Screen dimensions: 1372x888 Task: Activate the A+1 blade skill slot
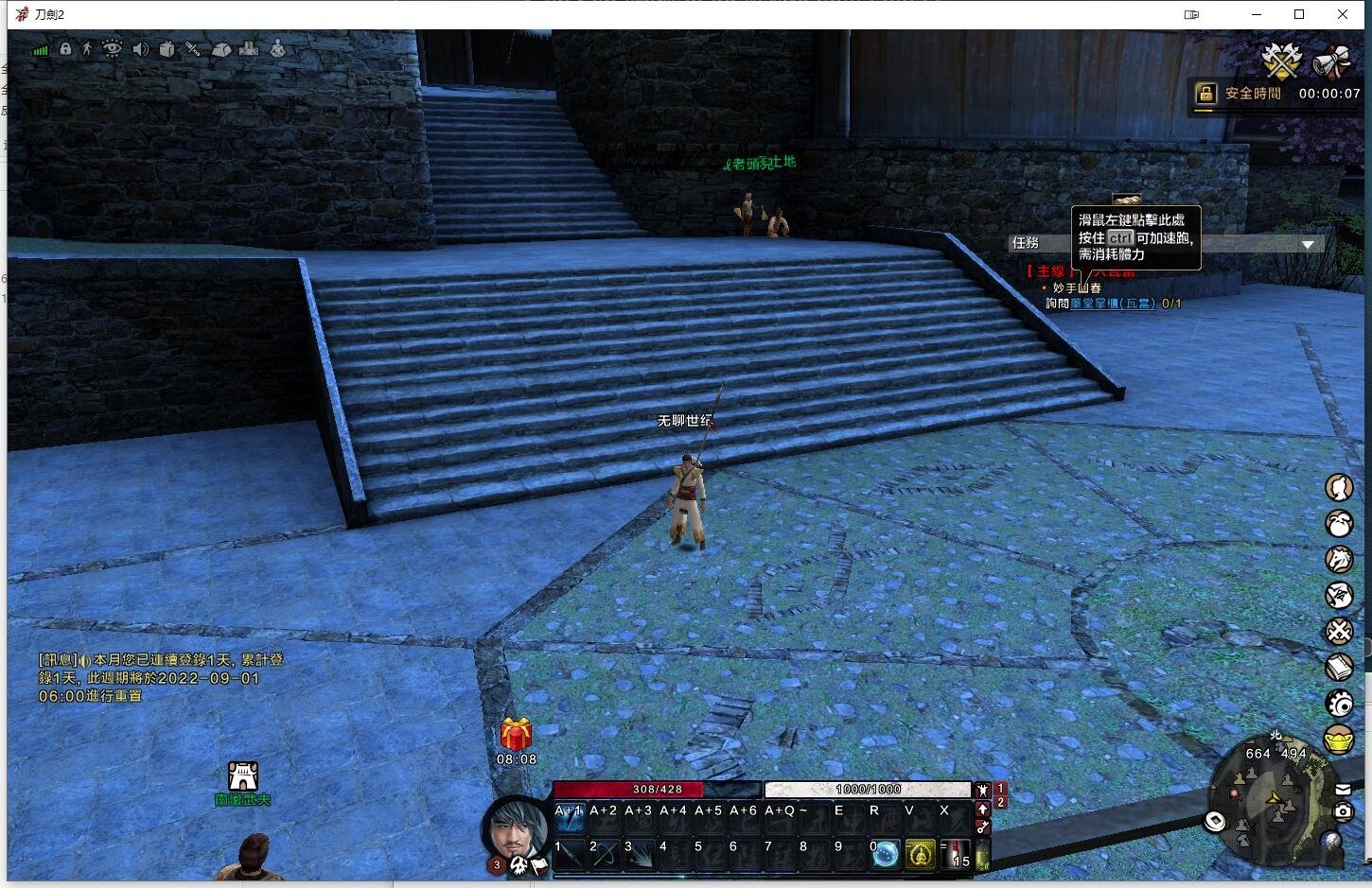pos(569,816)
